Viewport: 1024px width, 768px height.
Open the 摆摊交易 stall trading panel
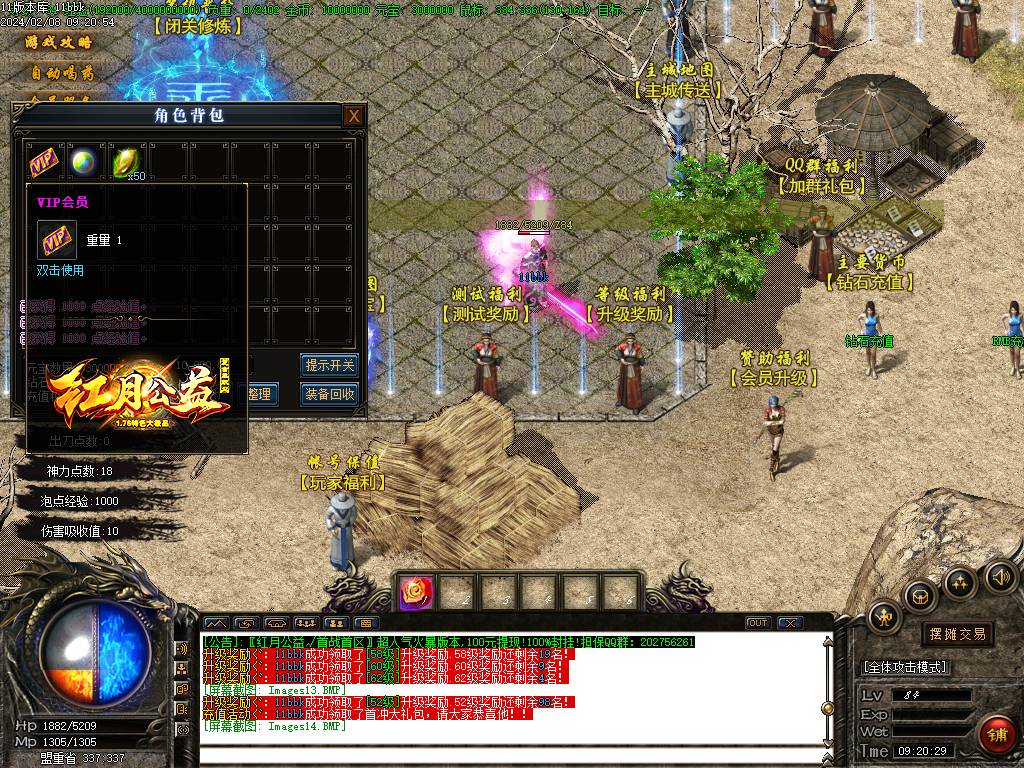957,634
